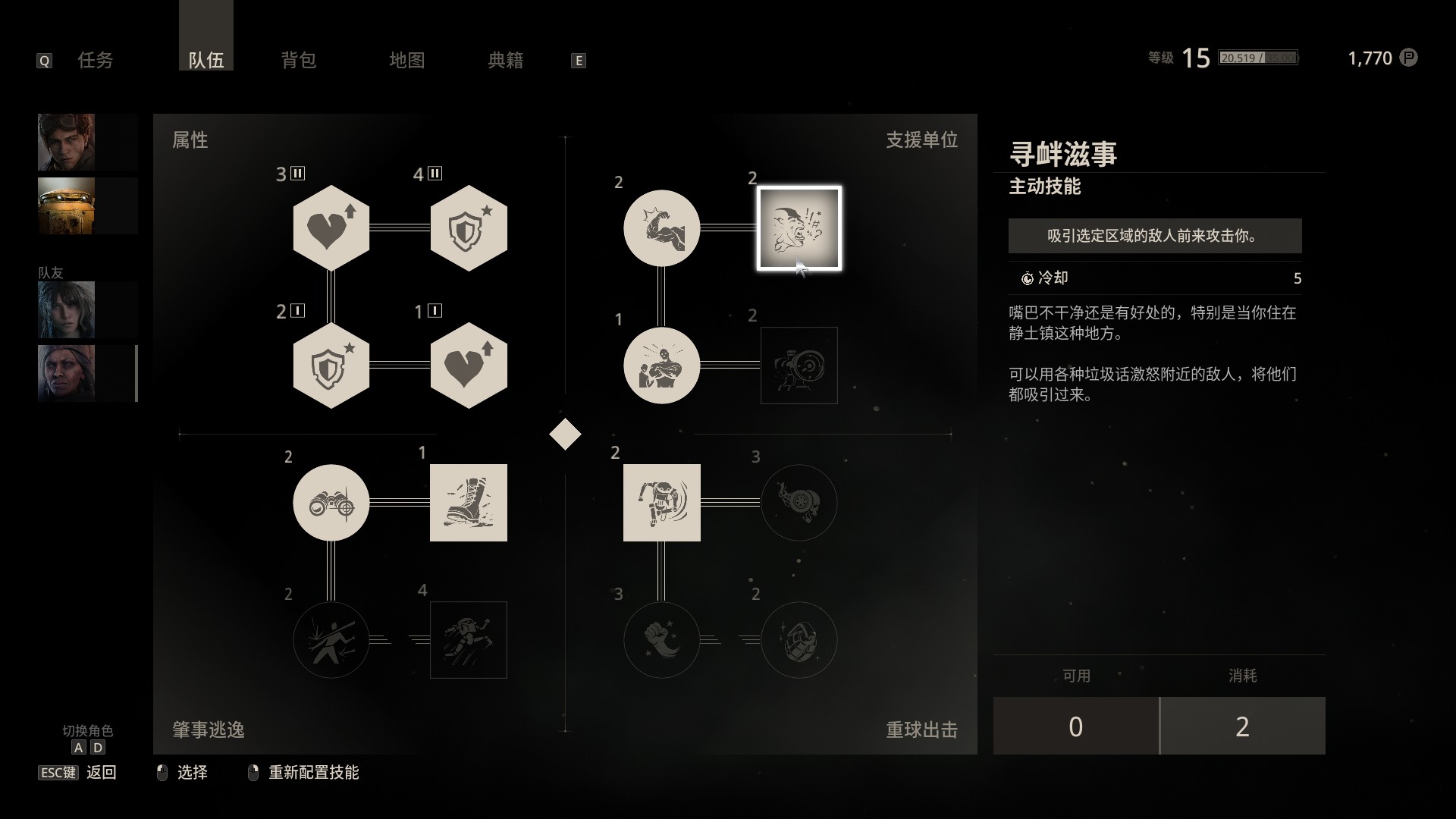The image size is (1456, 819).
Task: Select the kick skill icon in 支援单位
Action: tap(661, 228)
